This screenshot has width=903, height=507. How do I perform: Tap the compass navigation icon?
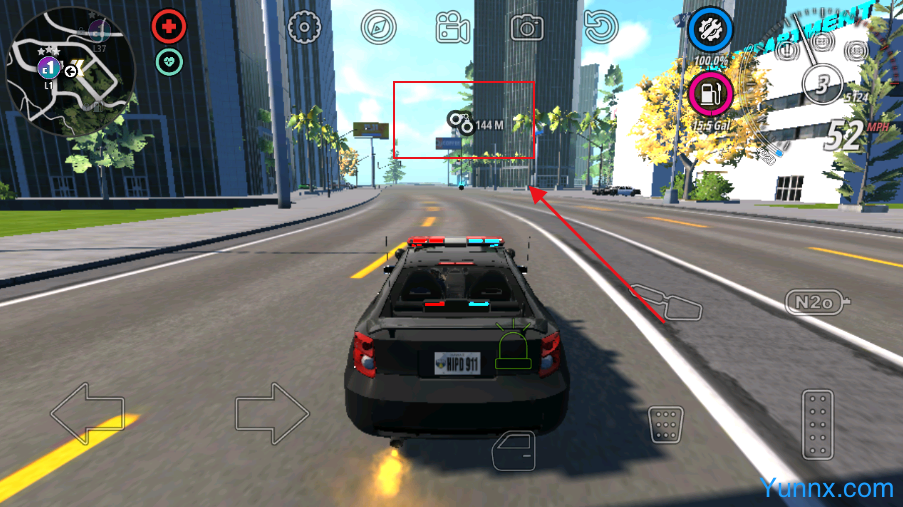point(378,27)
